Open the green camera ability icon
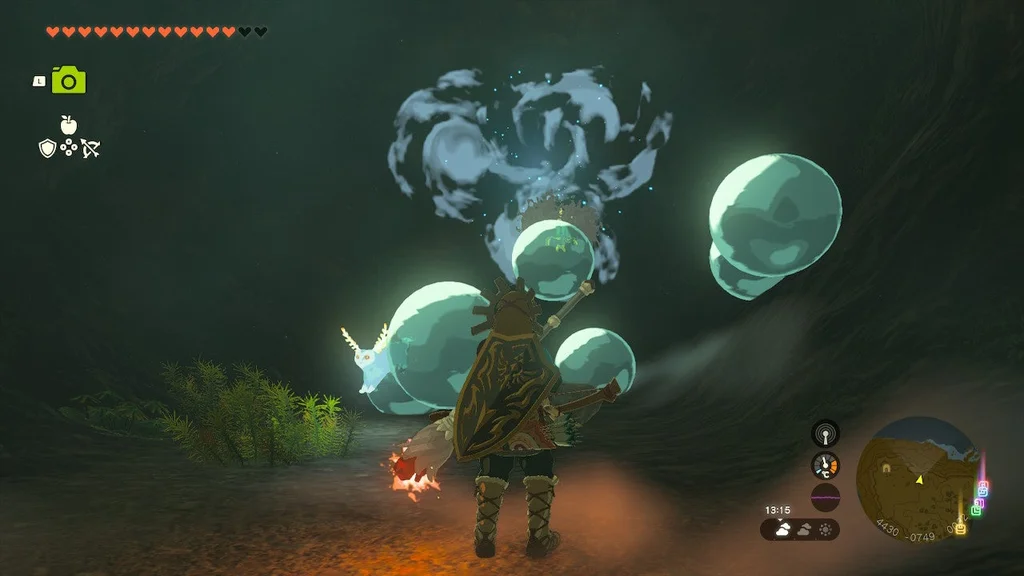The width and height of the screenshot is (1024, 576). (x=69, y=81)
